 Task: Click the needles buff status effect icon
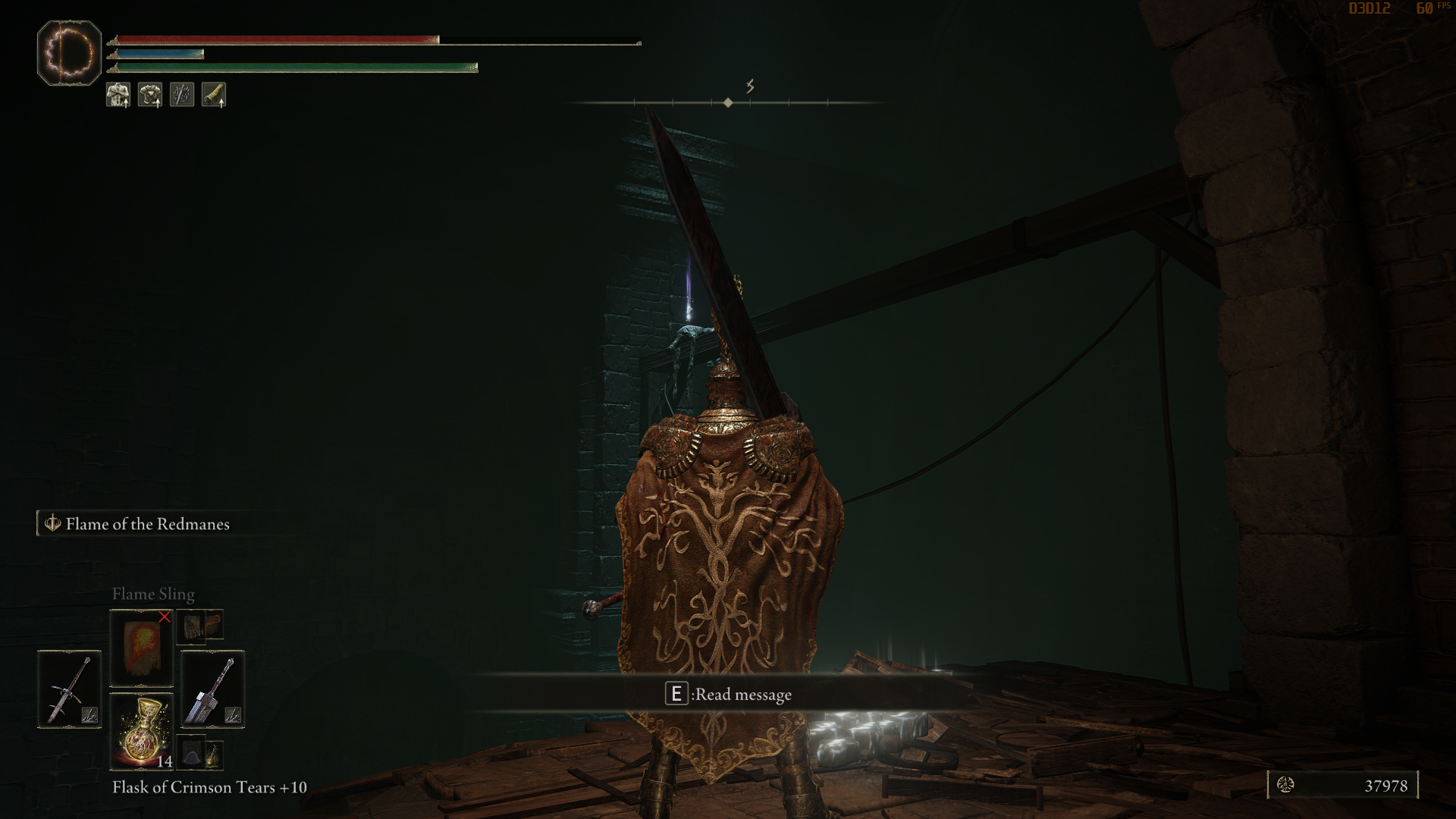[x=181, y=94]
